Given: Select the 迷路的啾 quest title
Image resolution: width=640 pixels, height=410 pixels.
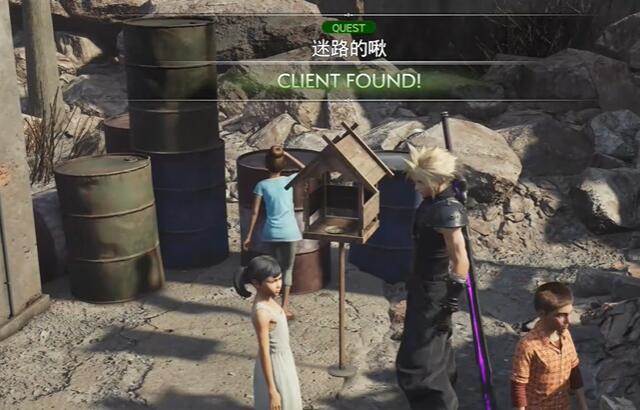Looking at the screenshot, I should [x=348, y=48].
